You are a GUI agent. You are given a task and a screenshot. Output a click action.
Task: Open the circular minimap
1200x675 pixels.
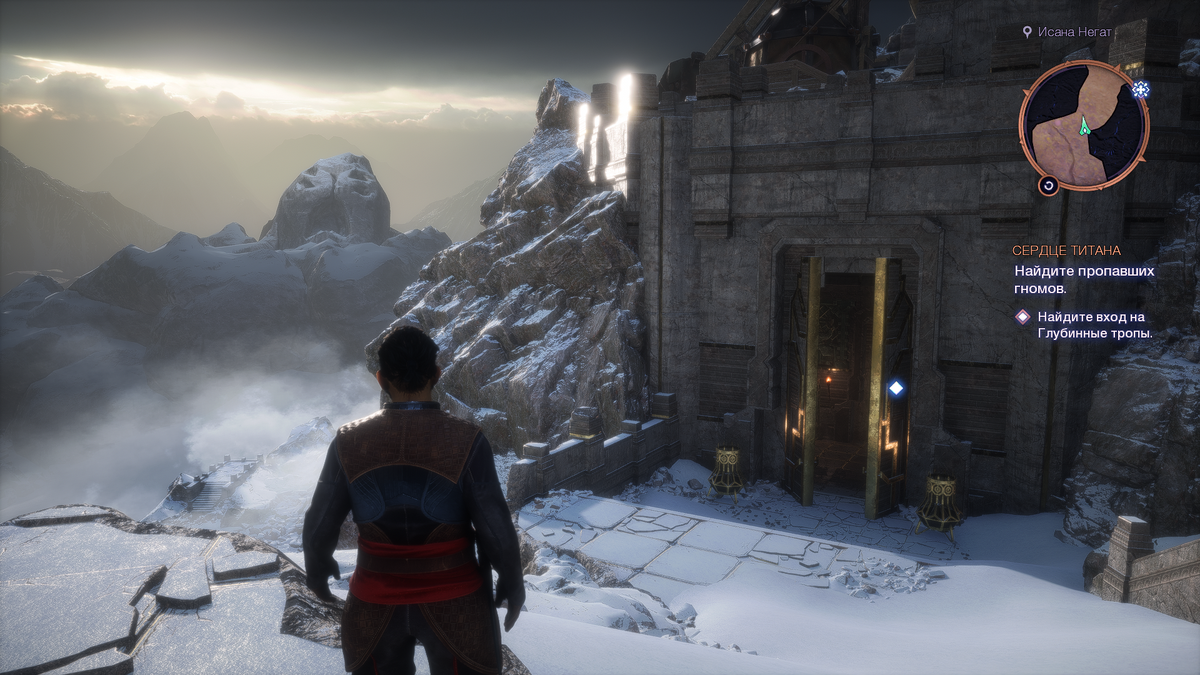click(1083, 125)
